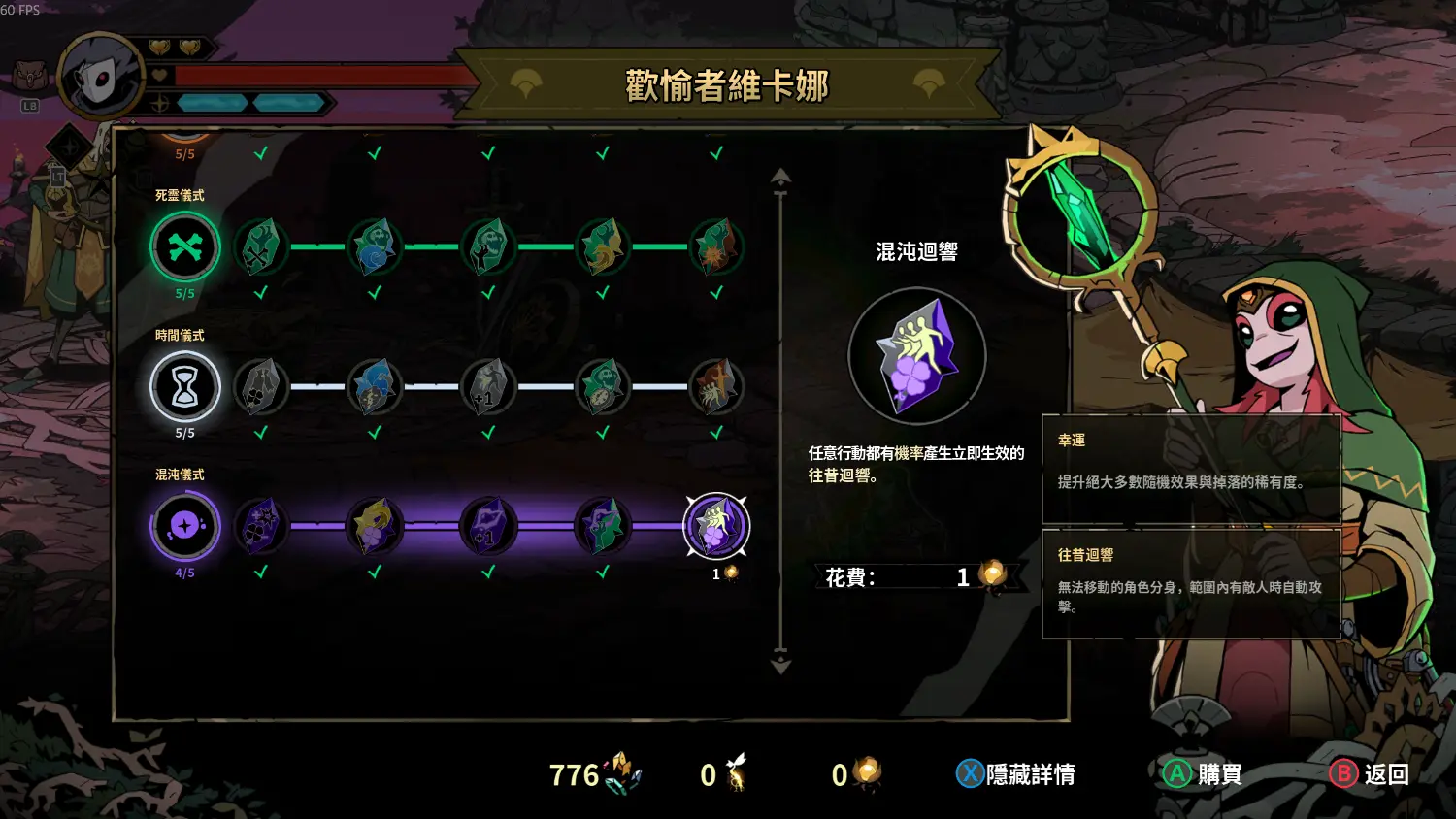The height and width of the screenshot is (819, 1456).
Task: Select the highlighted 混沌迴響 upgrade node
Action: [x=716, y=526]
